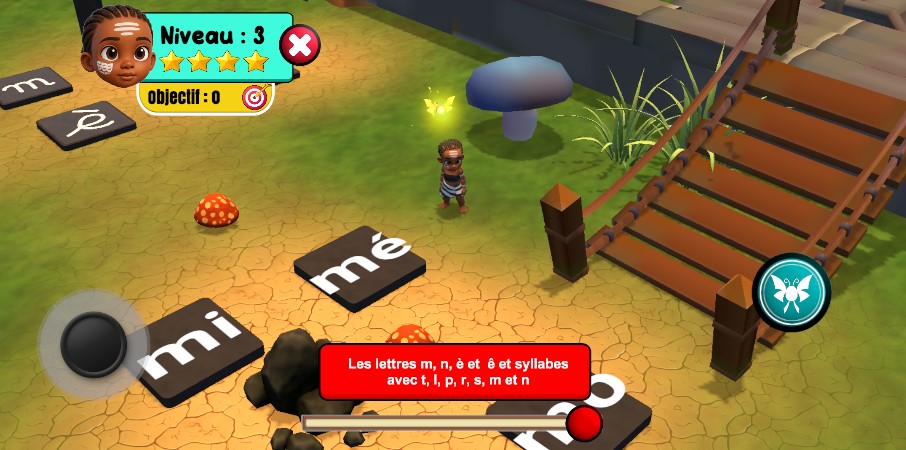Image resolution: width=906 pixels, height=450 pixels.
Task: Click the red lesson description banner
Action: pos(455,372)
